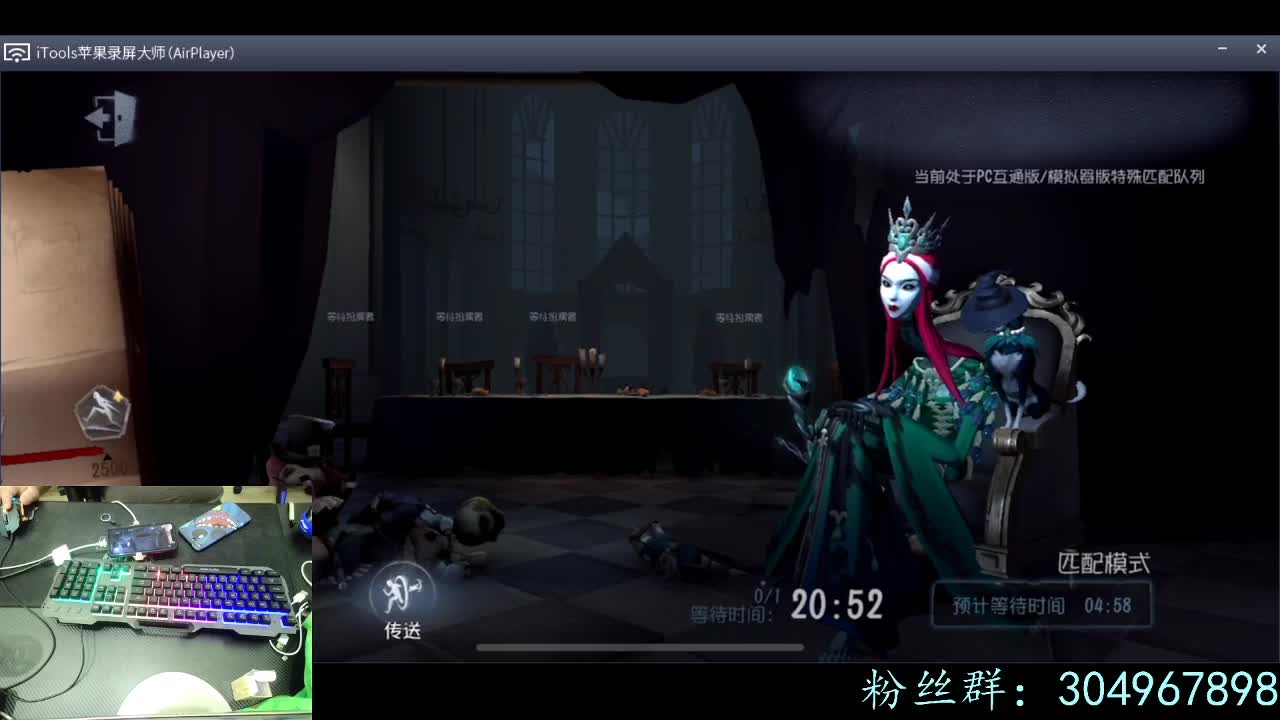Open the 预计等待时间 estimated wait panel
The width and height of the screenshot is (1280, 720).
[x=1040, y=604]
